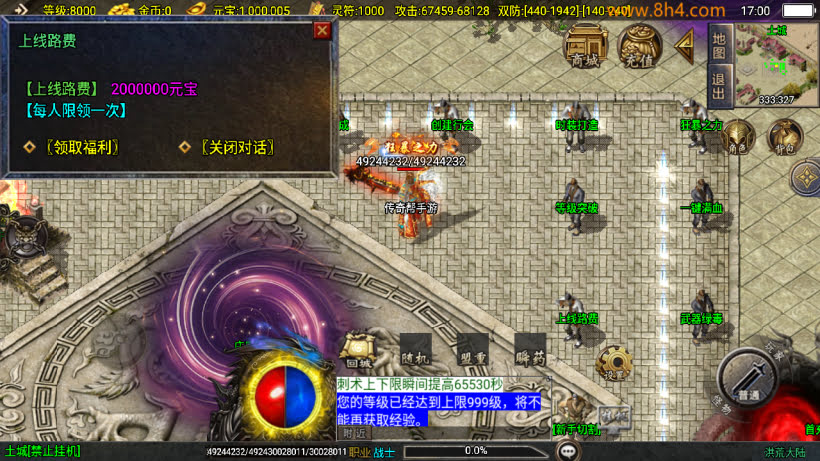The height and width of the screenshot is (461, 820).
Task: Open the 设置 gear settings icon
Action: [613, 364]
